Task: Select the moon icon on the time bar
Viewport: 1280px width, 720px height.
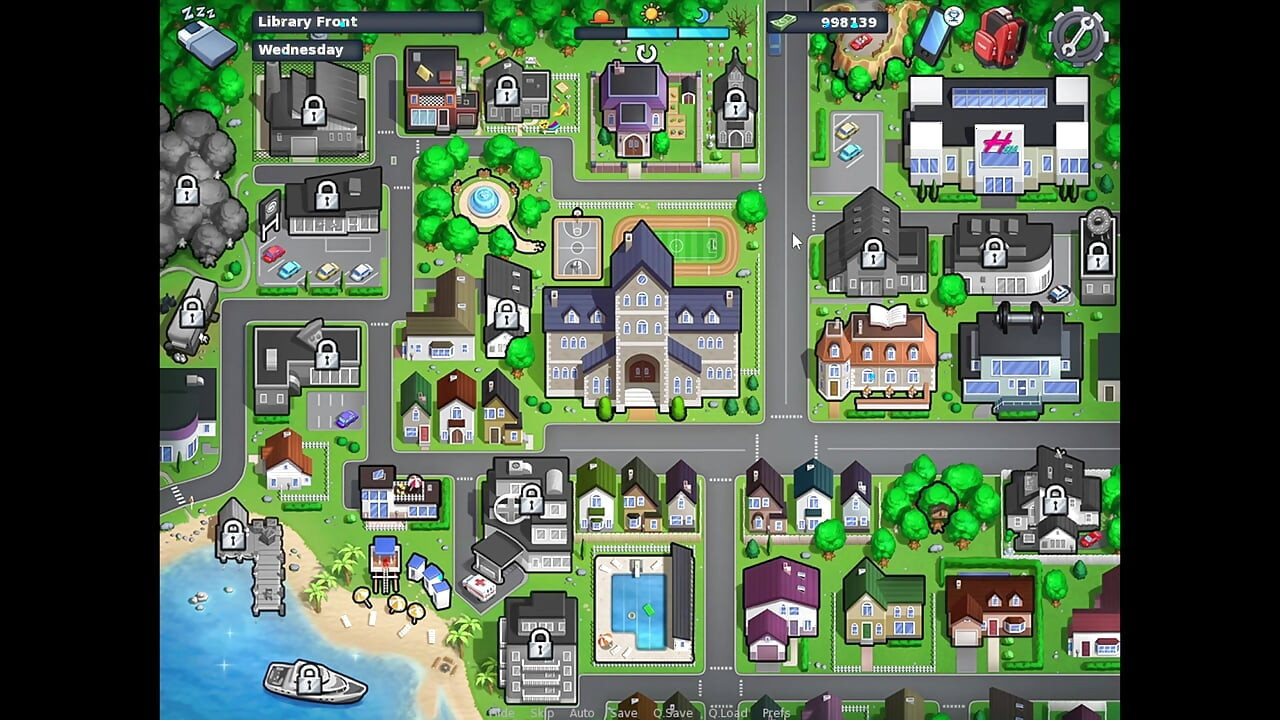Action: [x=700, y=15]
